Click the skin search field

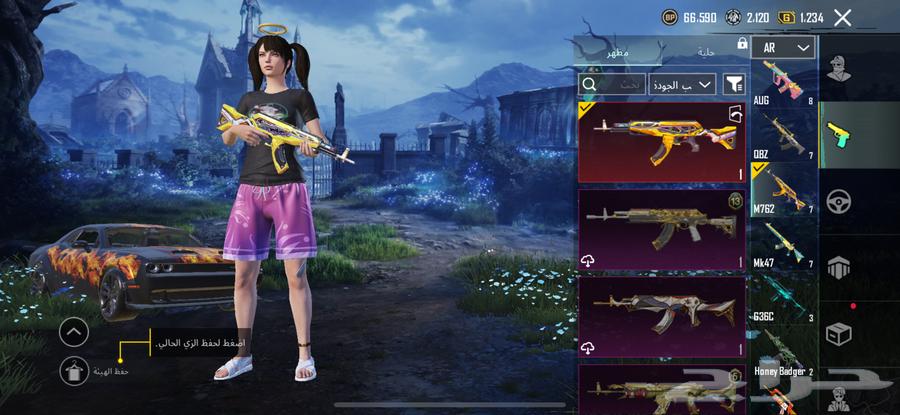coord(611,85)
